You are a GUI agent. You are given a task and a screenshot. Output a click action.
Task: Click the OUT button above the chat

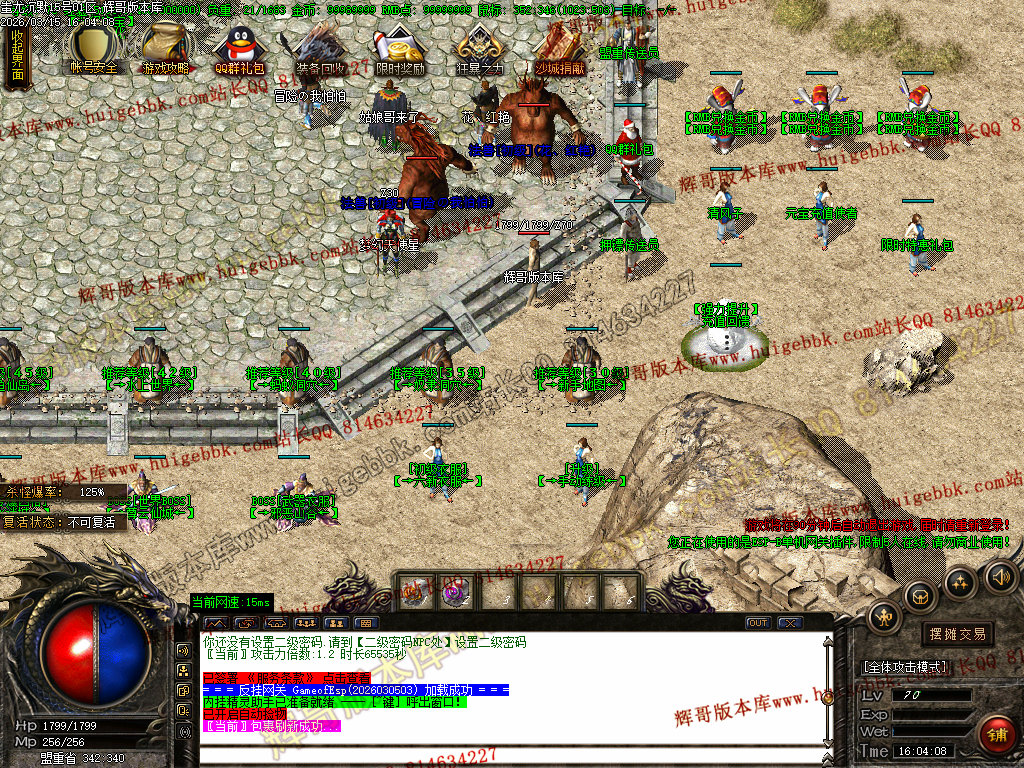tap(759, 623)
